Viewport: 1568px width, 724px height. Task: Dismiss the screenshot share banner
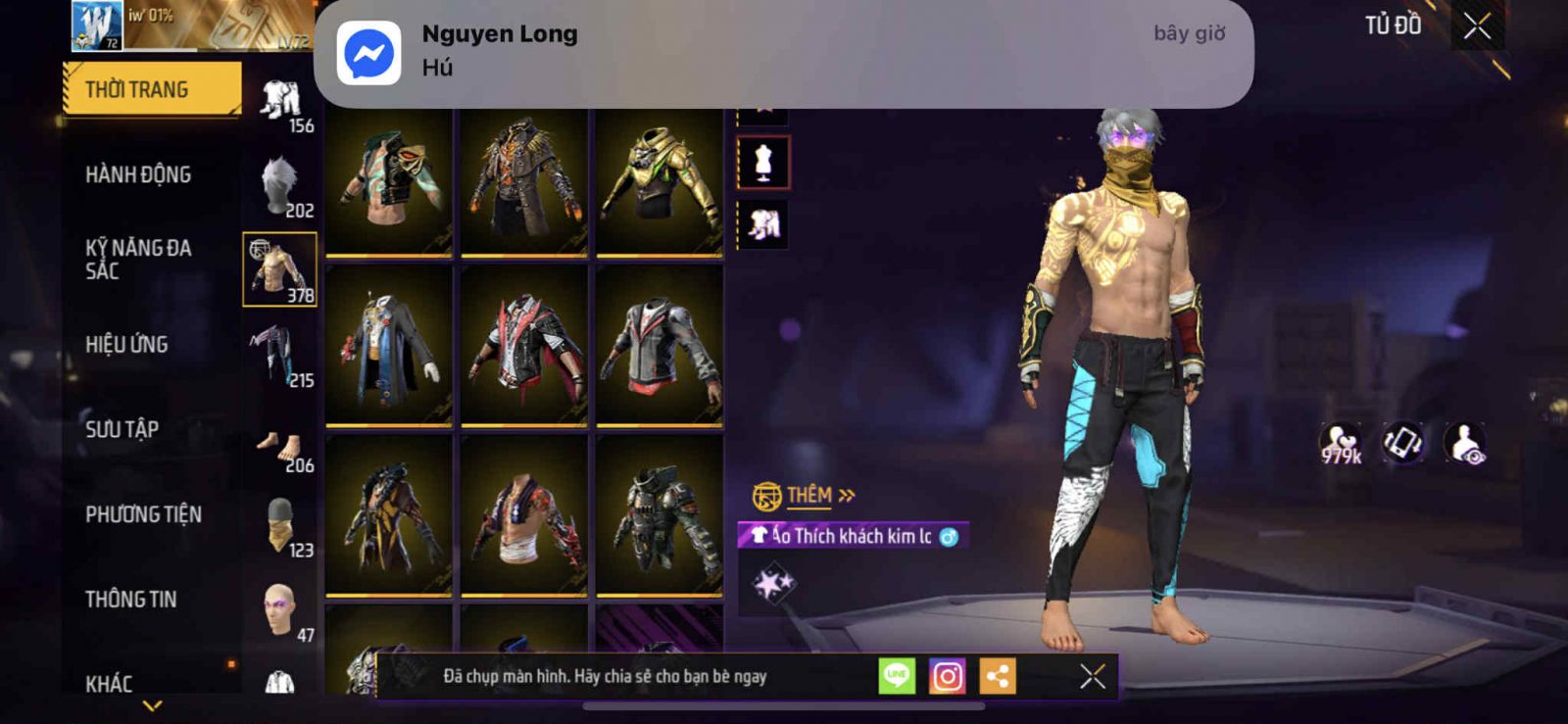(x=1092, y=676)
